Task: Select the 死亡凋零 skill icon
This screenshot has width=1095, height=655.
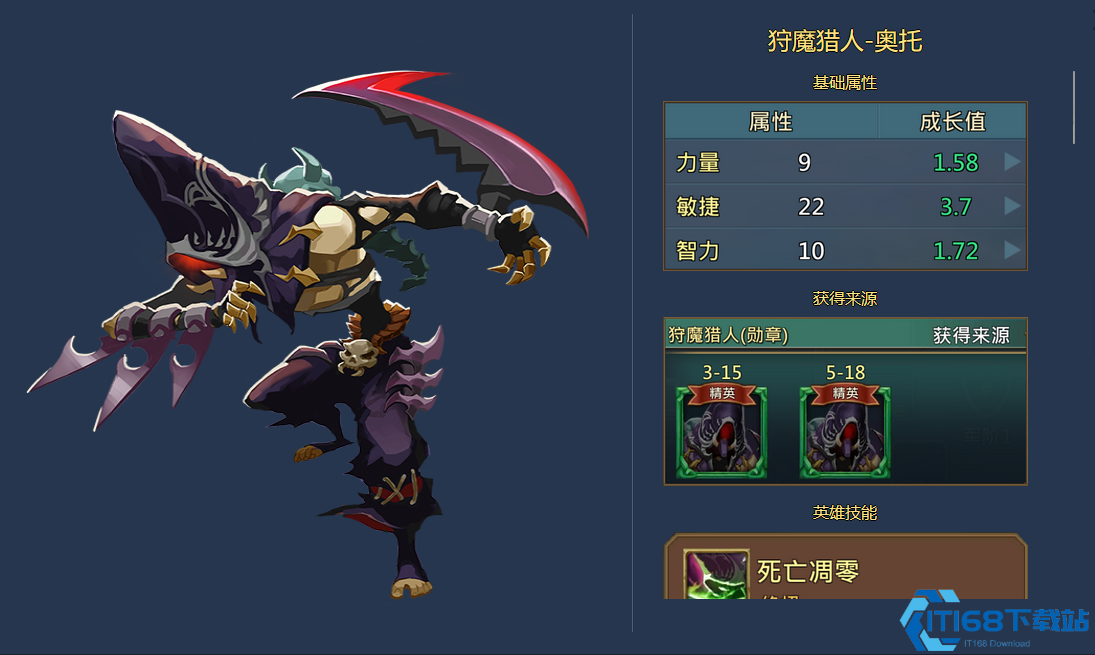Action: pyautogui.click(x=716, y=575)
